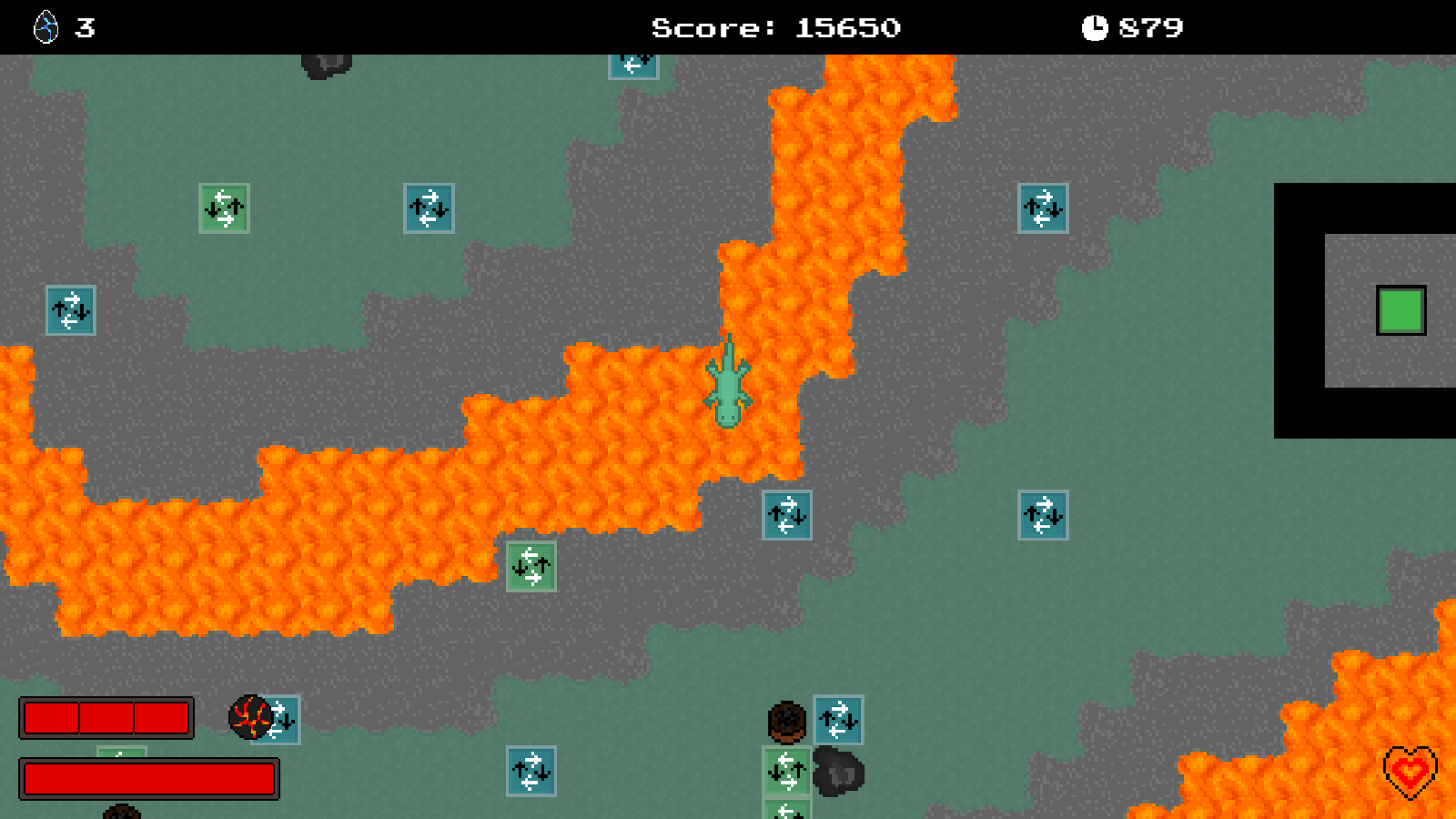Select the red heart icon
The image size is (1456, 819).
(1410, 772)
